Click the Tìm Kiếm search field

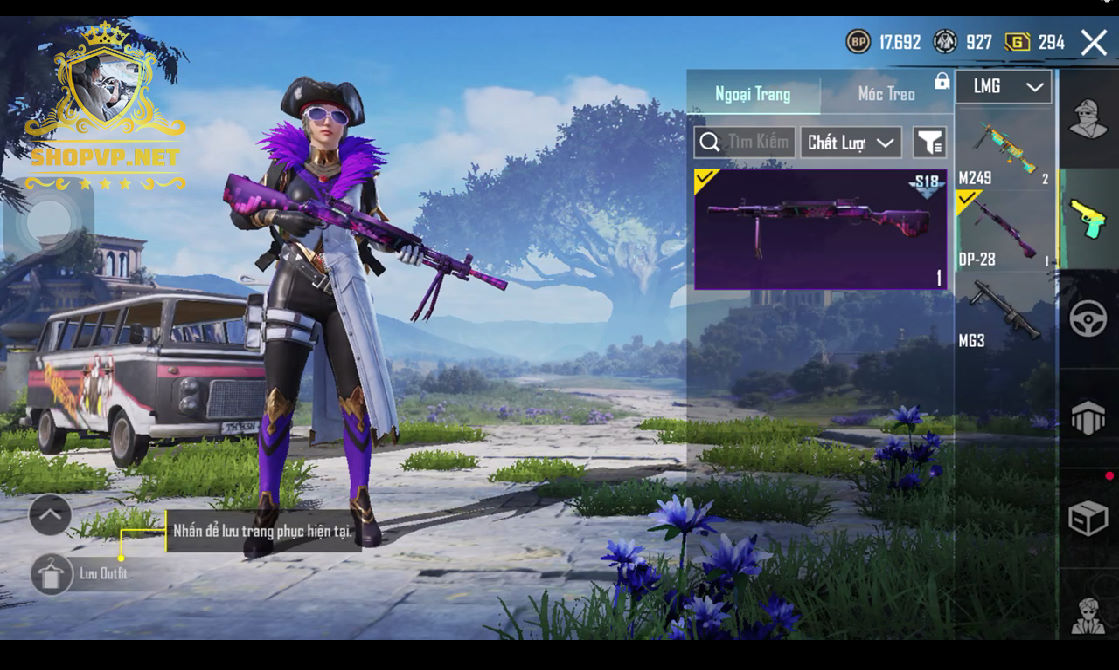point(745,142)
